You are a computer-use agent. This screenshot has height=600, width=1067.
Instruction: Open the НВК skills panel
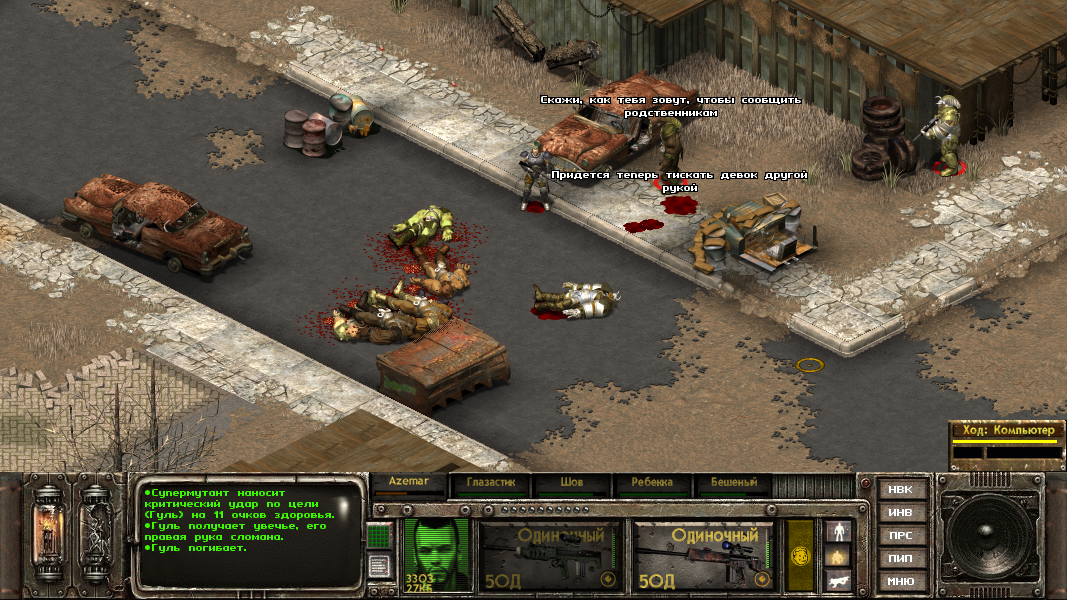pyautogui.click(x=900, y=490)
